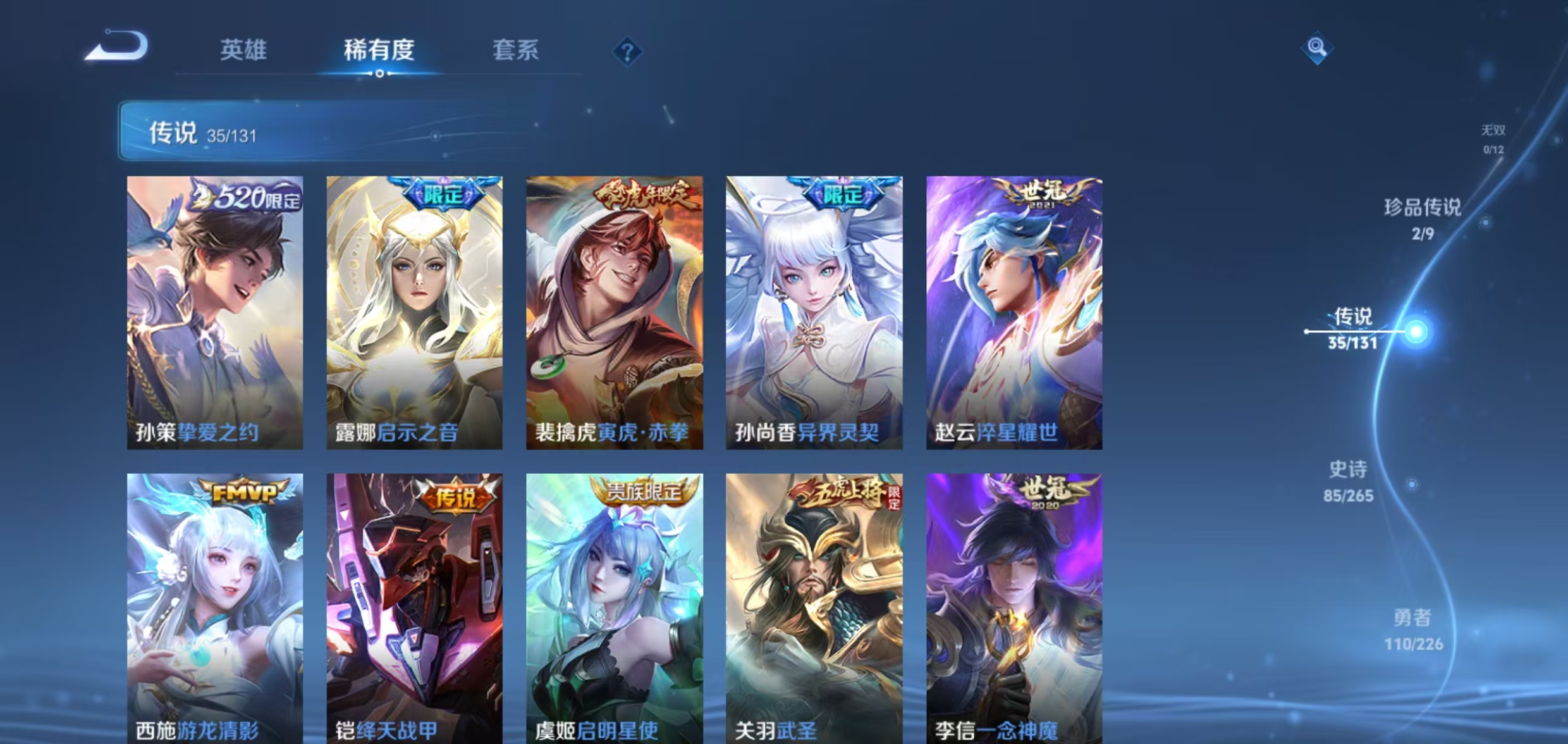The height and width of the screenshot is (744, 1568).
Task: Select the 稀有度 tab
Action: 379,51
